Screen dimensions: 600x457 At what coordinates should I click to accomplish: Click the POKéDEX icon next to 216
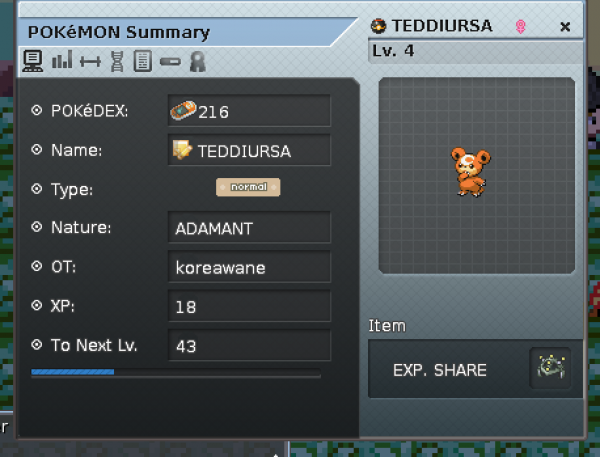[183, 111]
